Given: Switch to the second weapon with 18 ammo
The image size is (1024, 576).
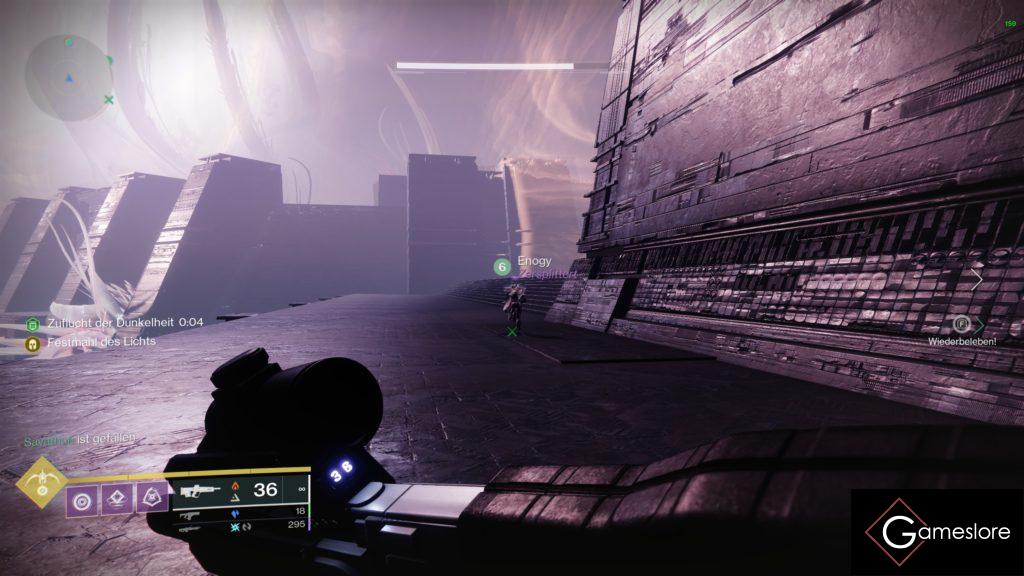Looking at the screenshot, I should click(x=240, y=511).
